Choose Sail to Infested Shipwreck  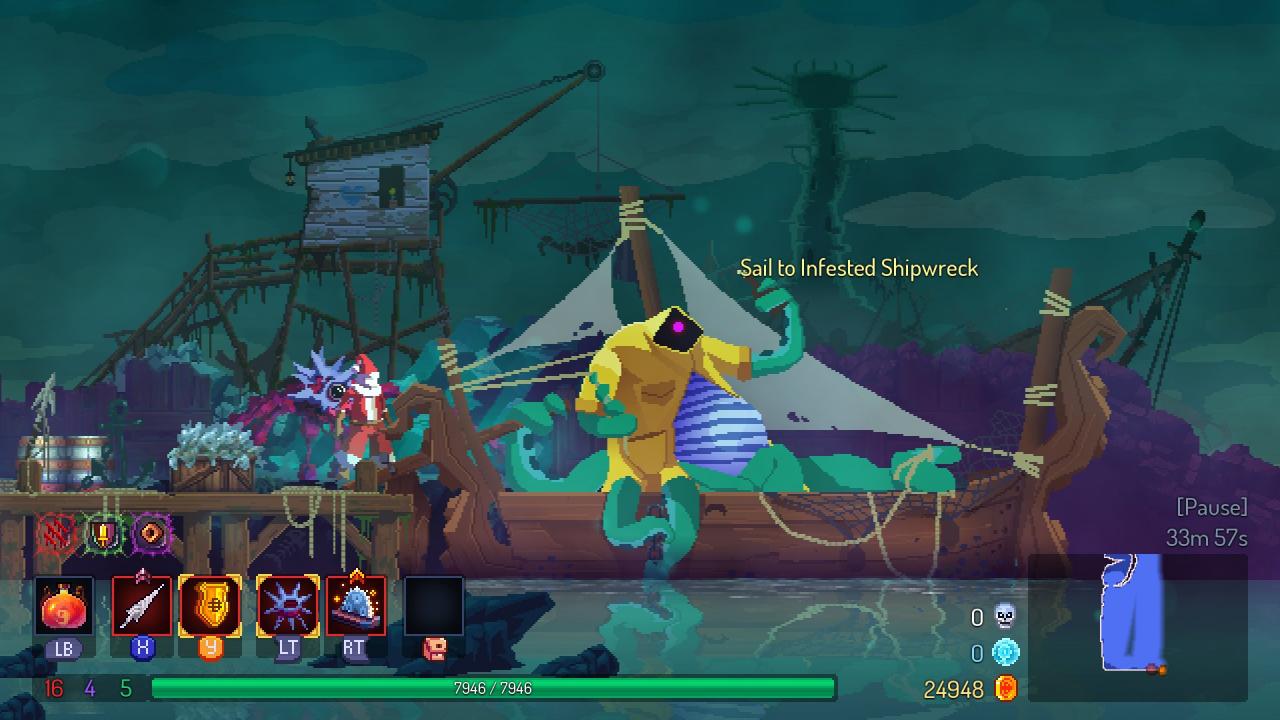tap(858, 268)
